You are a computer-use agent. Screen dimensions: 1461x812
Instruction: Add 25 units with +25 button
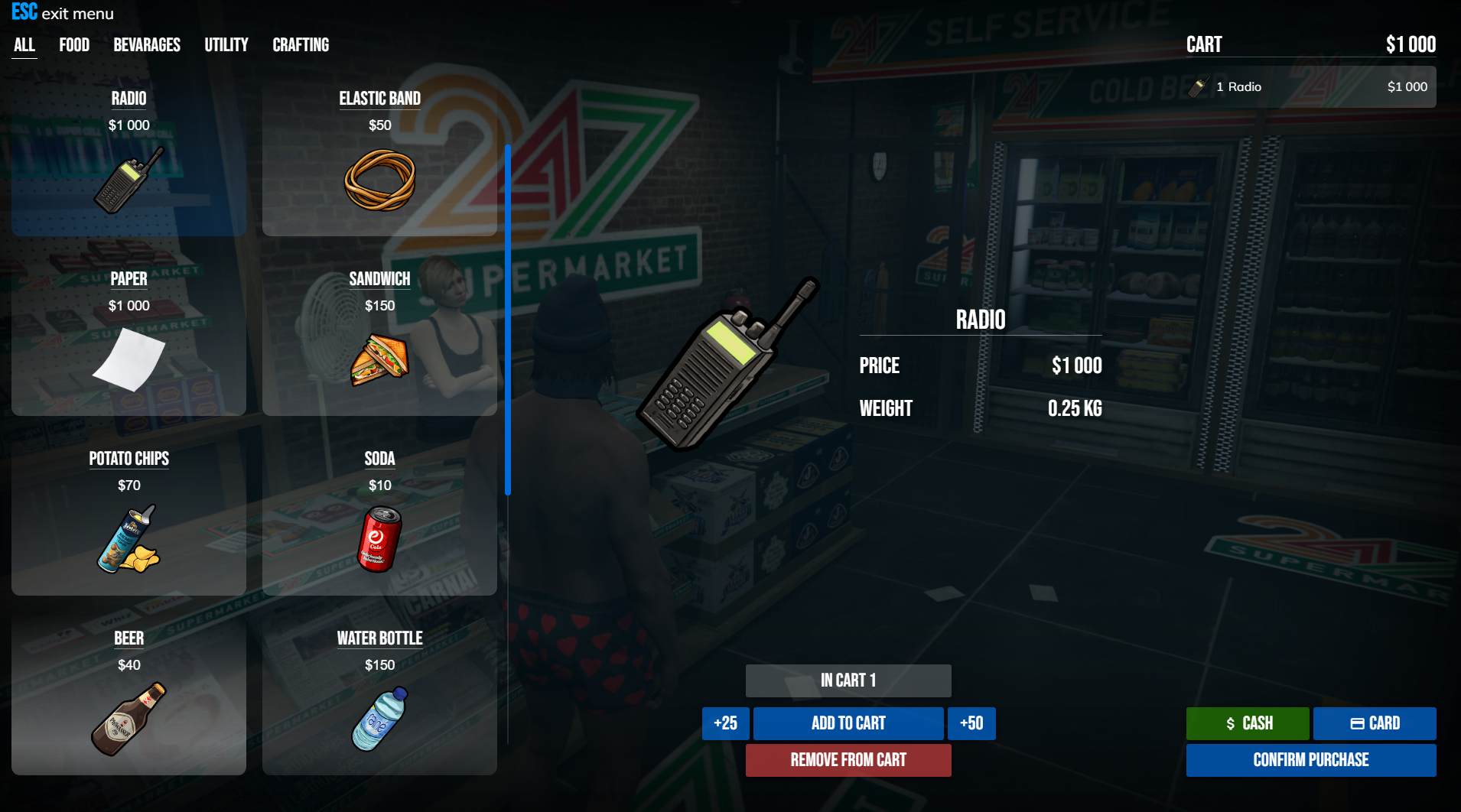(725, 723)
